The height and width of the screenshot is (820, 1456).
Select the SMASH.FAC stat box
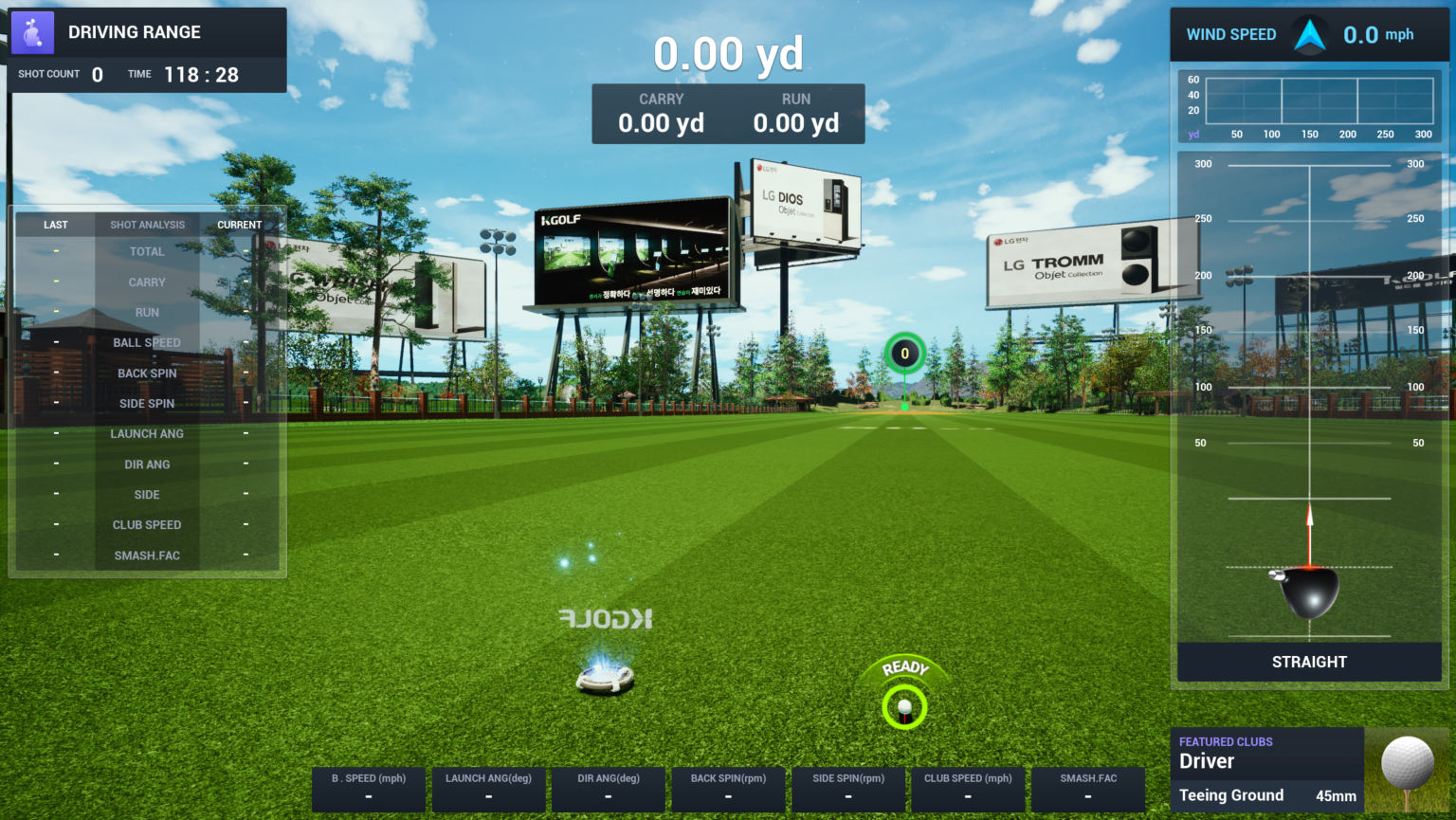point(1087,789)
